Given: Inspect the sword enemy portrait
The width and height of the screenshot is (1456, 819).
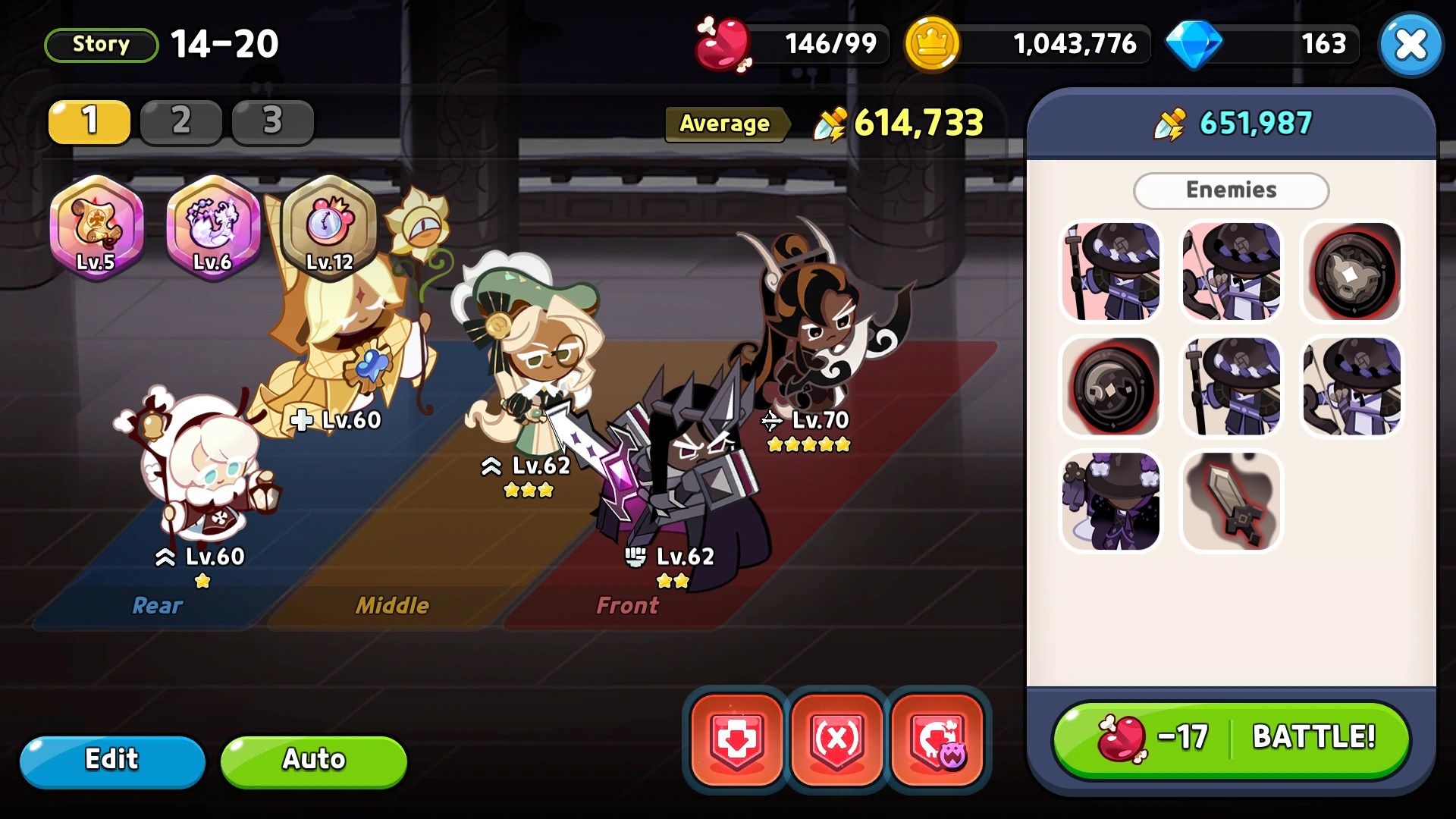Looking at the screenshot, I should [1231, 501].
